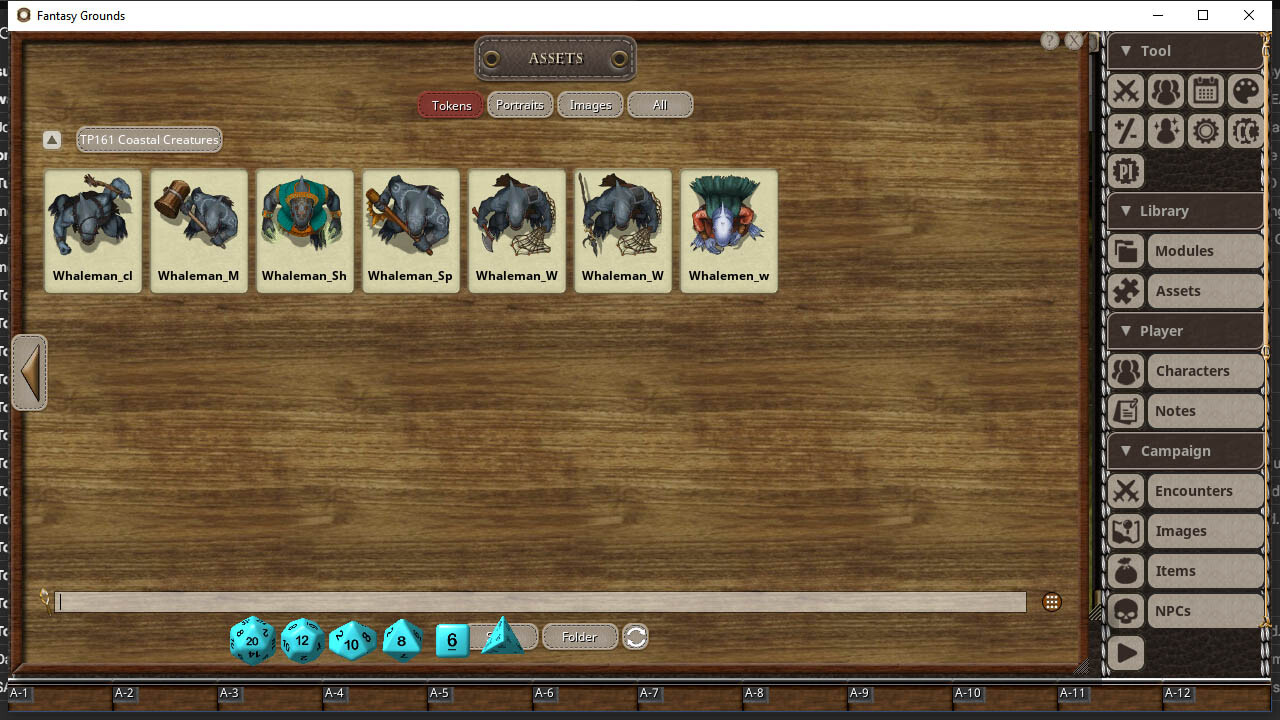The image size is (1280, 720).
Task: Open the plus/minus Modifiers tool
Action: (x=1126, y=131)
